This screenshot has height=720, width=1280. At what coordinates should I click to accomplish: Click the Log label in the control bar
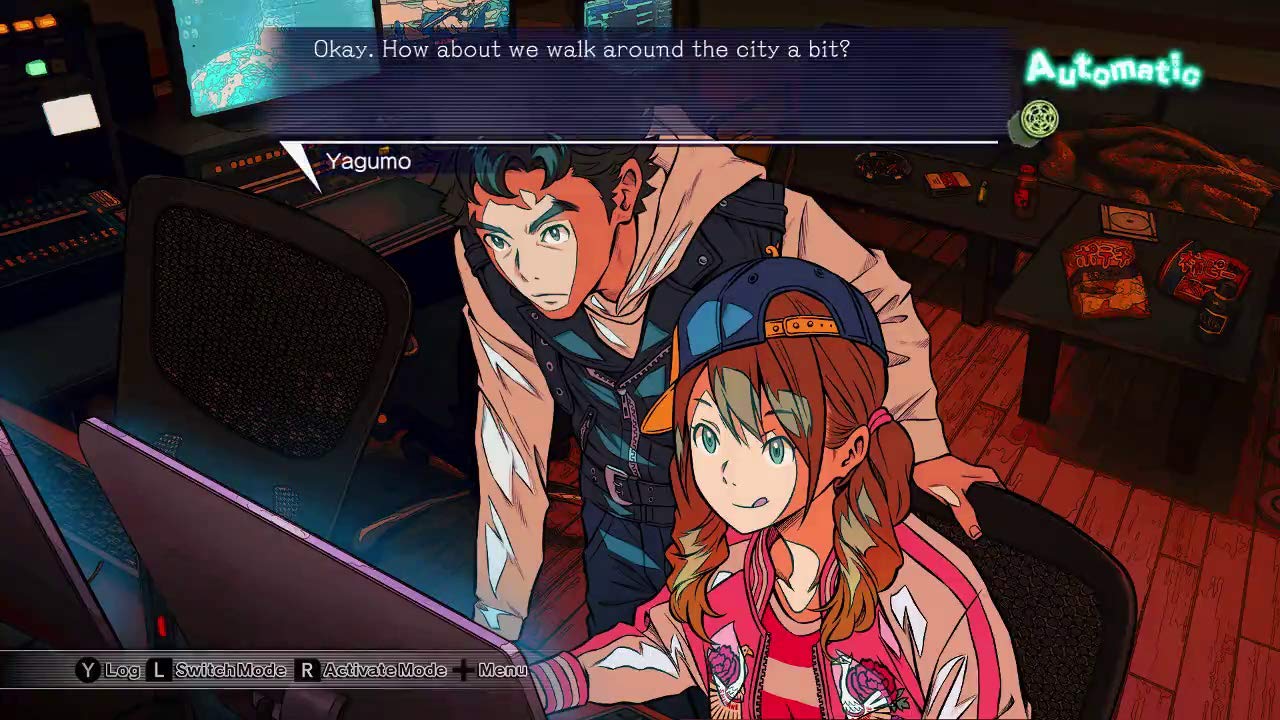[121, 669]
